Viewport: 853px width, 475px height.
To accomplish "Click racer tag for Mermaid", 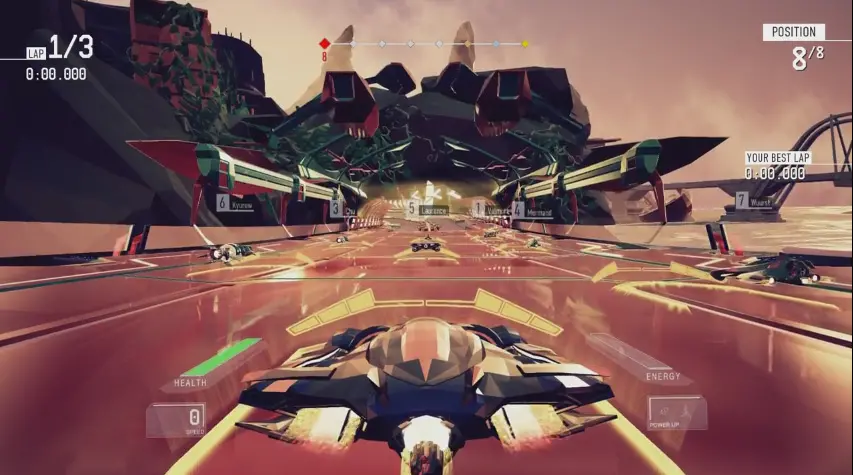I will (x=533, y=210).
